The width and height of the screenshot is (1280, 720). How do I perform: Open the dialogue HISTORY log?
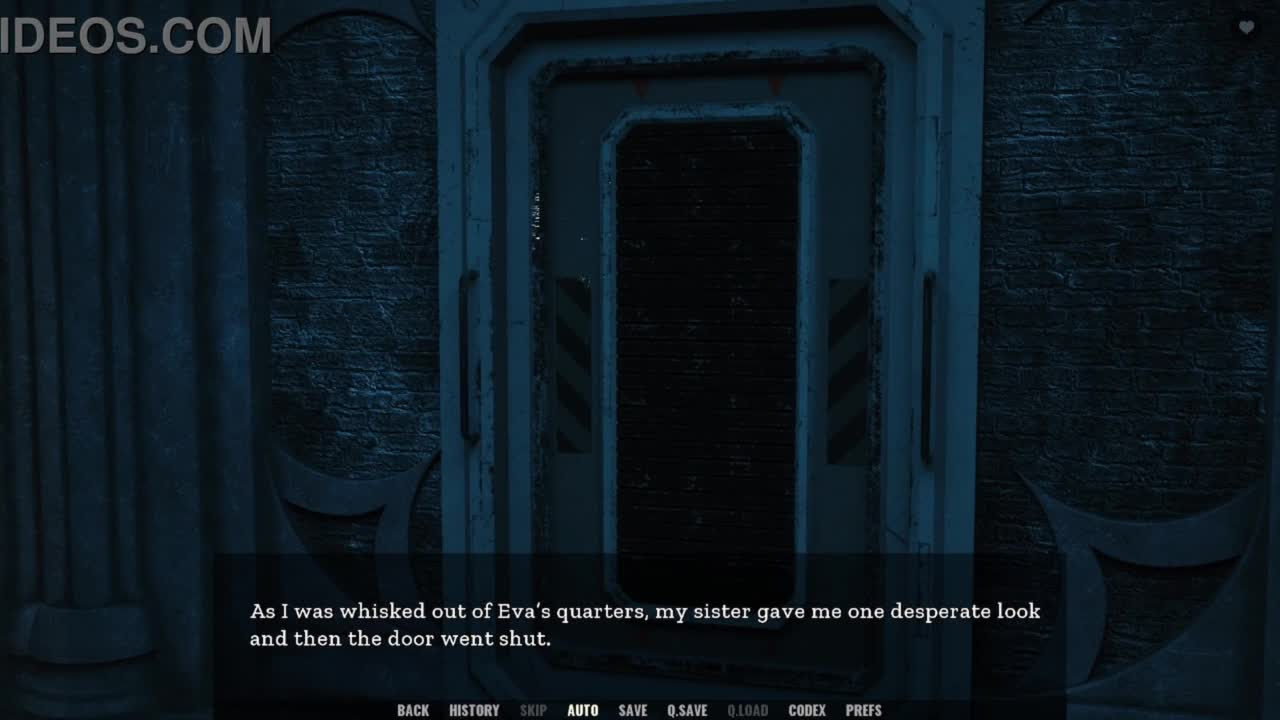474,710
